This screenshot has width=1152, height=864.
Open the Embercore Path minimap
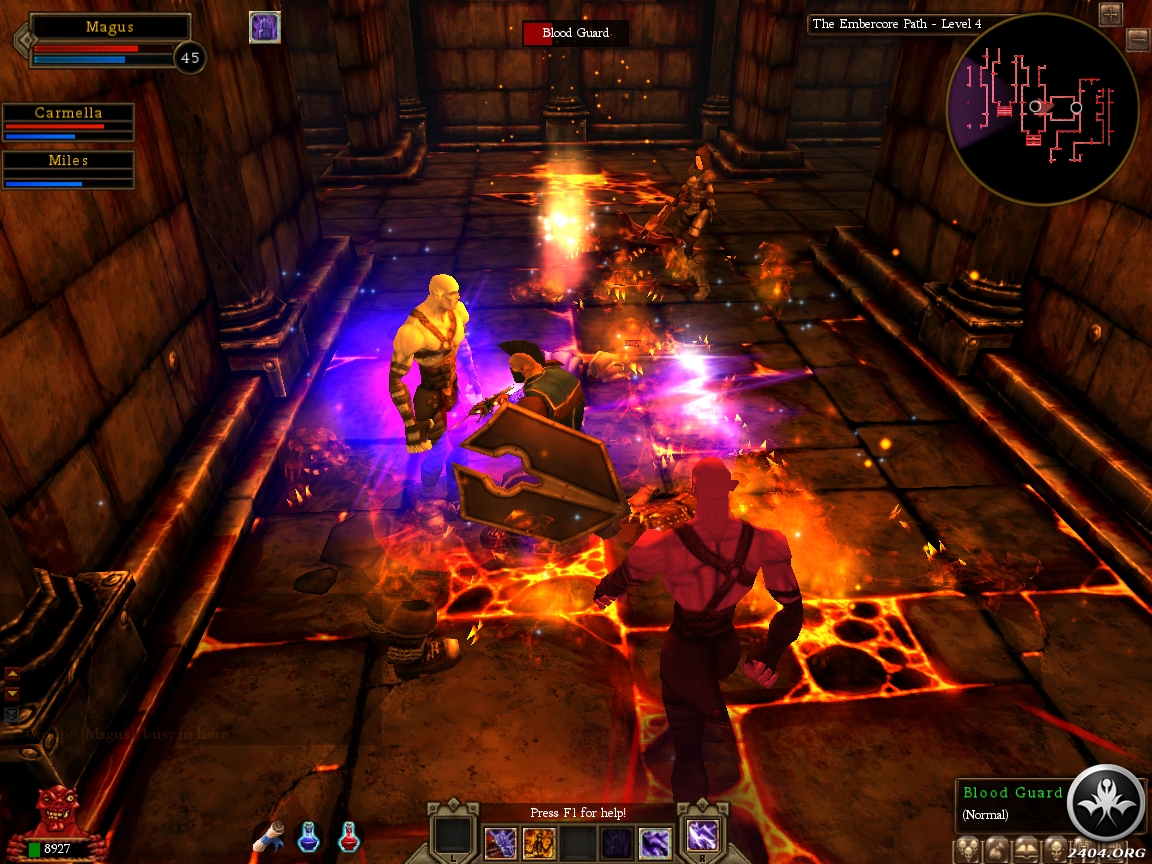1041,108
